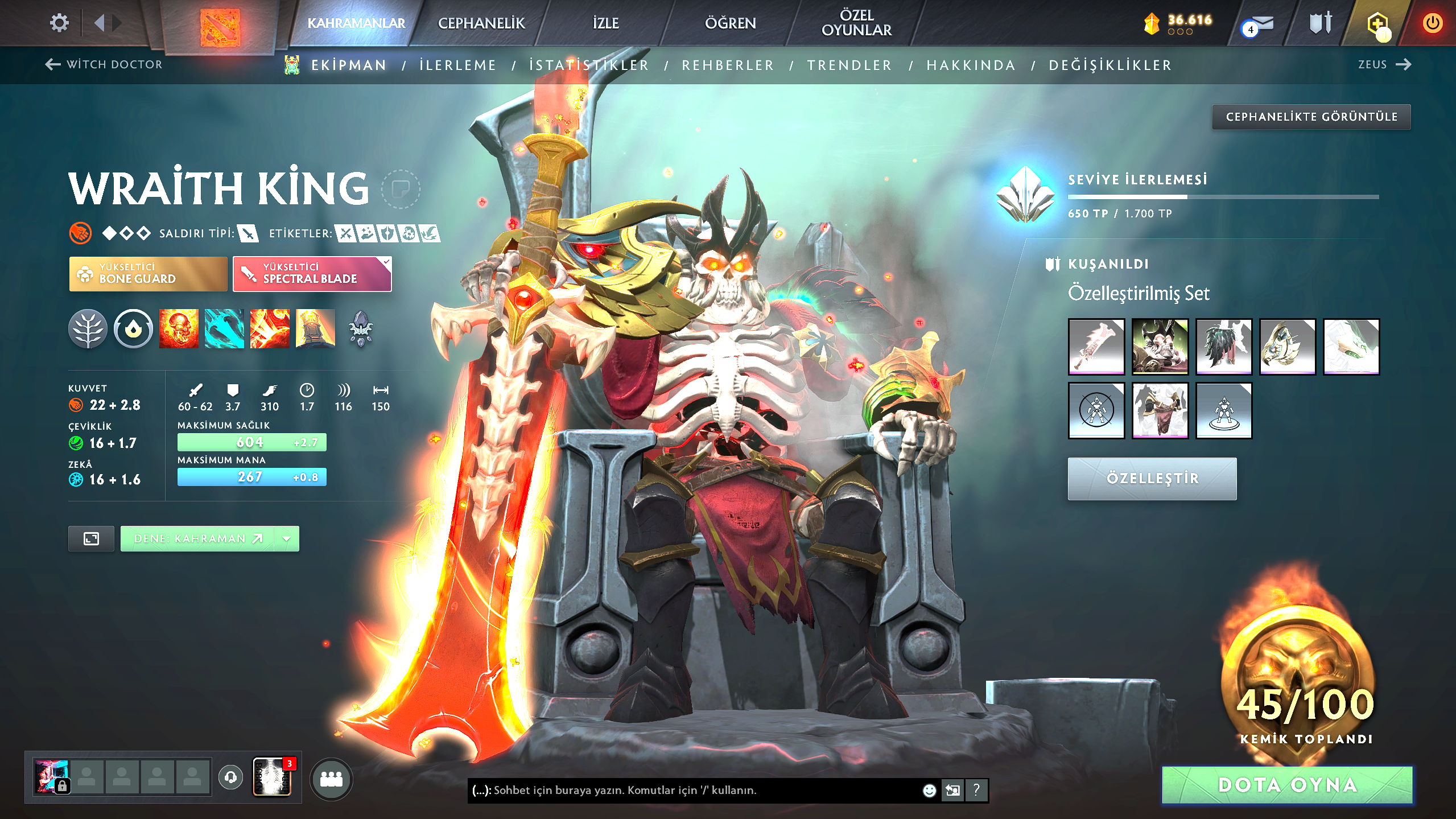Image resolution: width=1456 pixels, height=819 pixels.
Task: Select the equipped sword cosmetic slot
Action: coord(1096,346)
